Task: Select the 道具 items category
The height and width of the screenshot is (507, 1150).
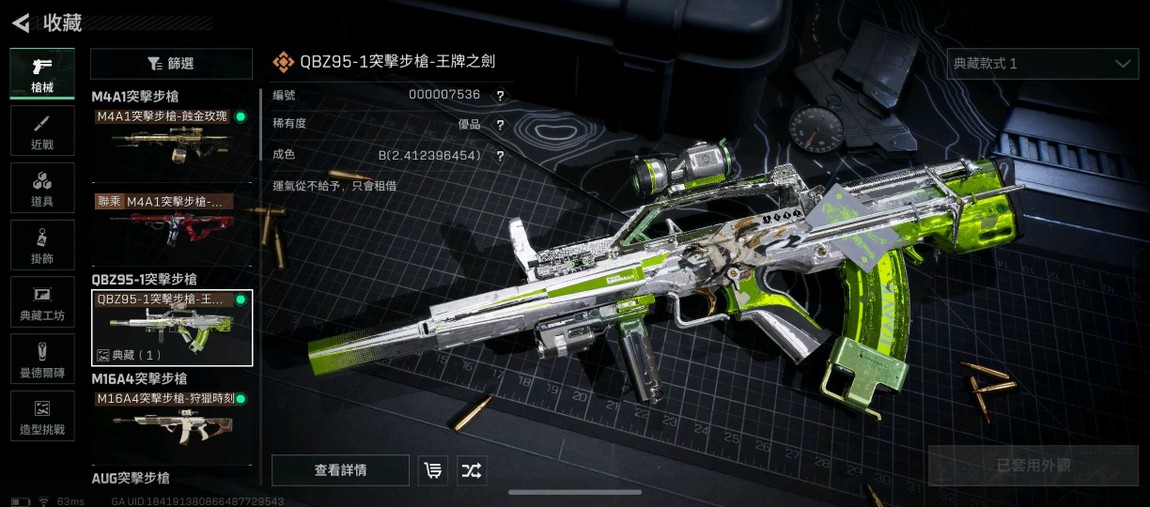Action: tap(42, 188)
